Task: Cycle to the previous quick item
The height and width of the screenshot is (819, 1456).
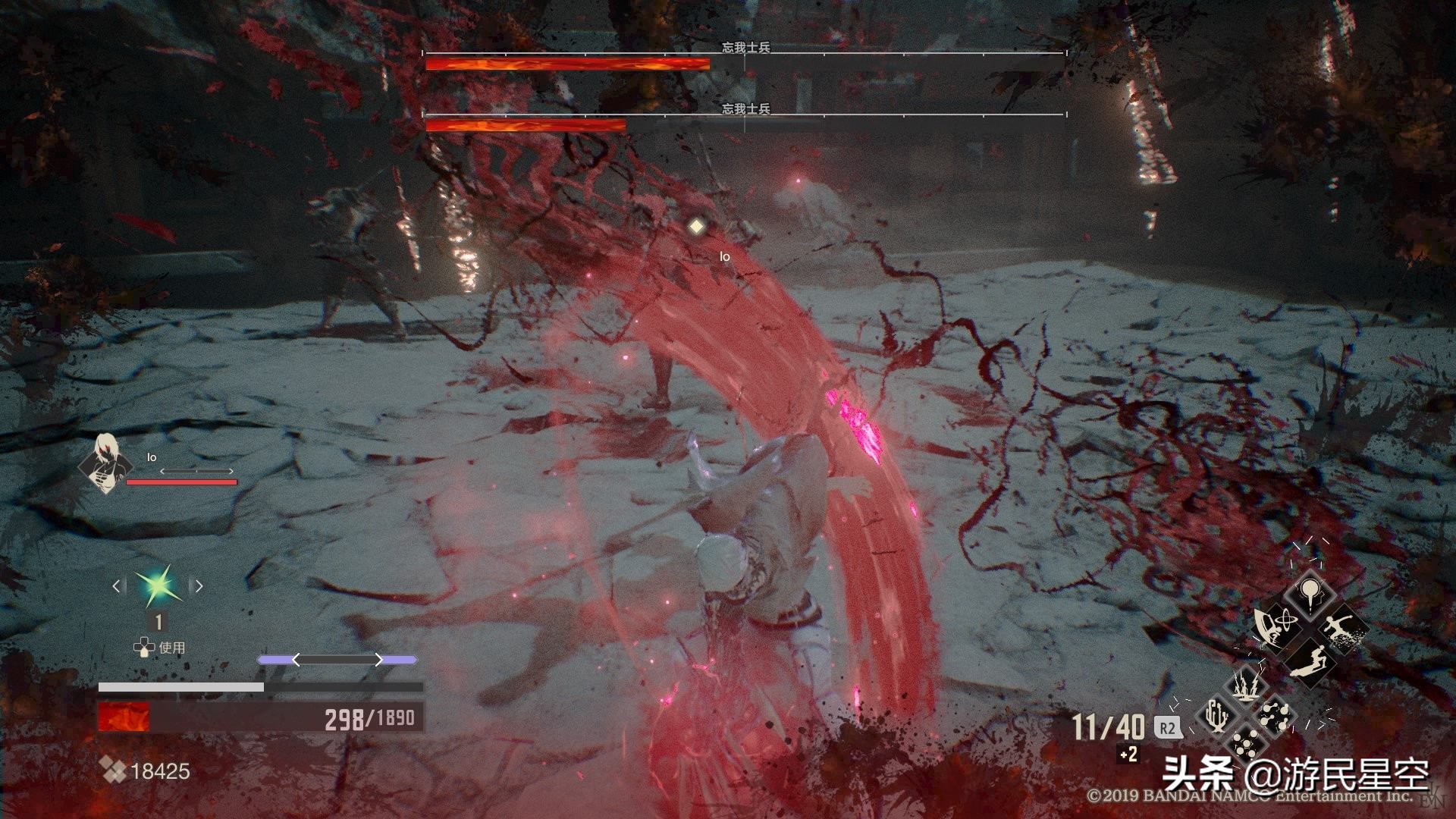Action: coord(118,585)
